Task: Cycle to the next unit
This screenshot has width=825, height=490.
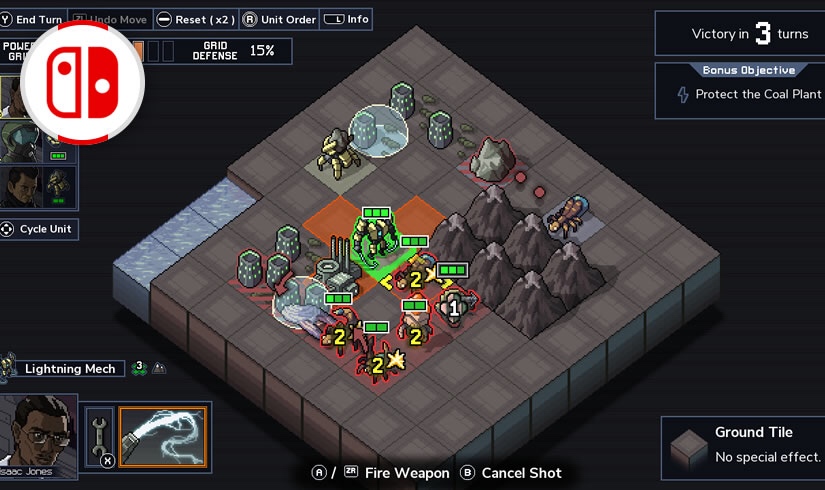Action: tap(39, 229)
